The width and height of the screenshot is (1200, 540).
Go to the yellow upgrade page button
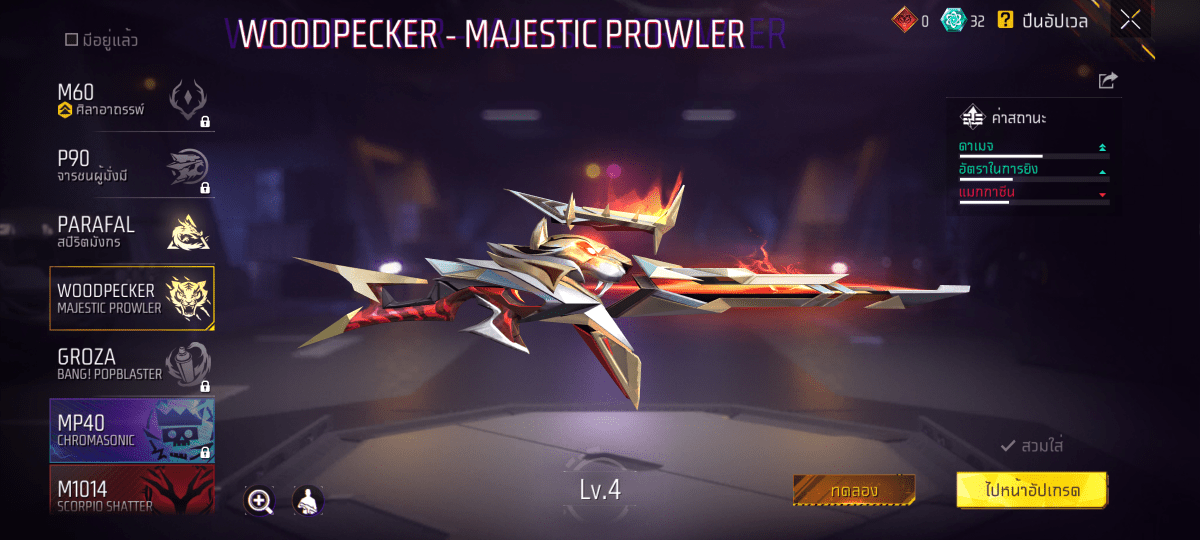tap(1031, 490)
